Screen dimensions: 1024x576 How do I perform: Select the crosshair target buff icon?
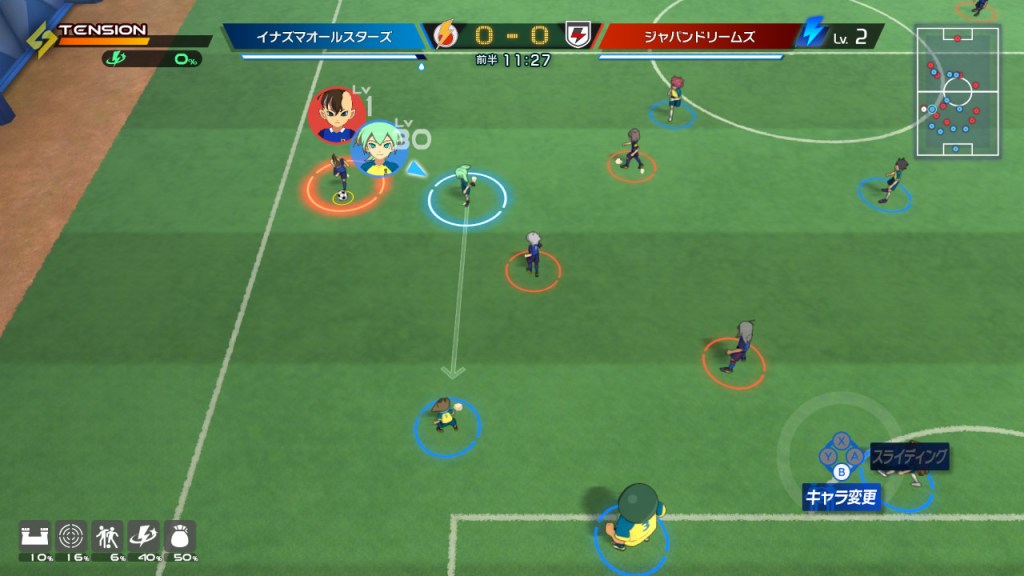coord(72,536)
